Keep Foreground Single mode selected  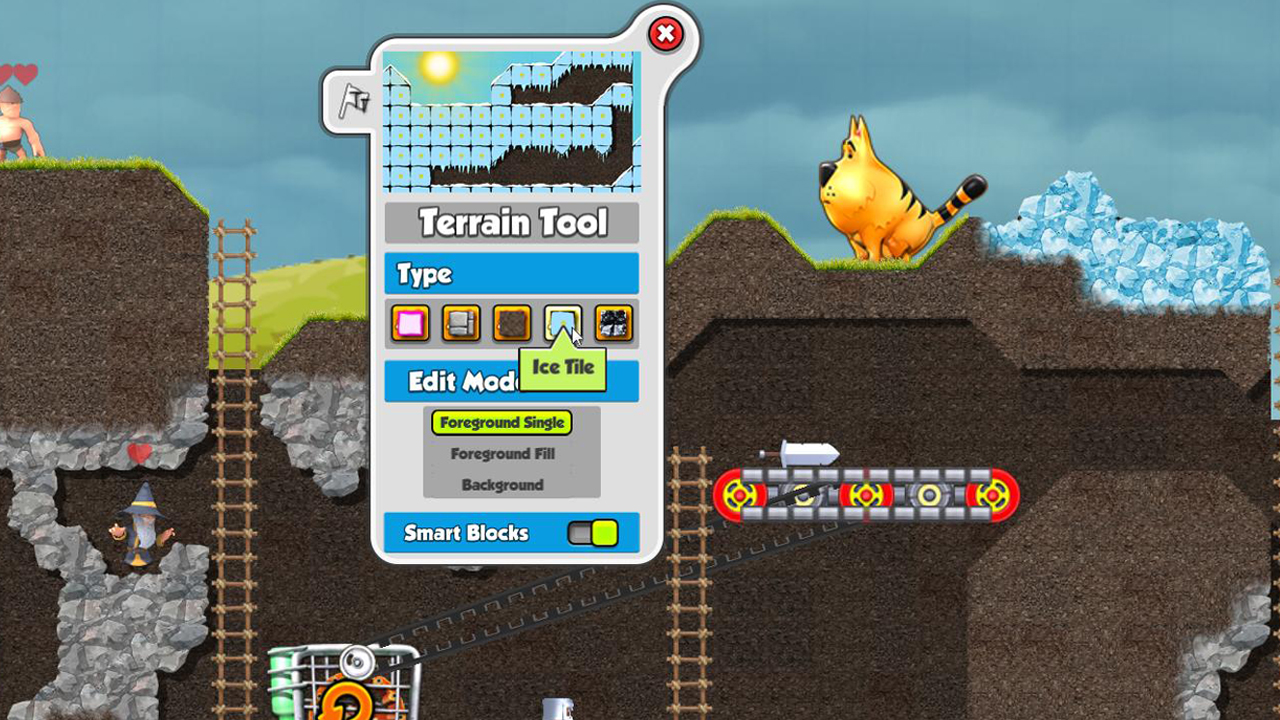tap(501, 423)
